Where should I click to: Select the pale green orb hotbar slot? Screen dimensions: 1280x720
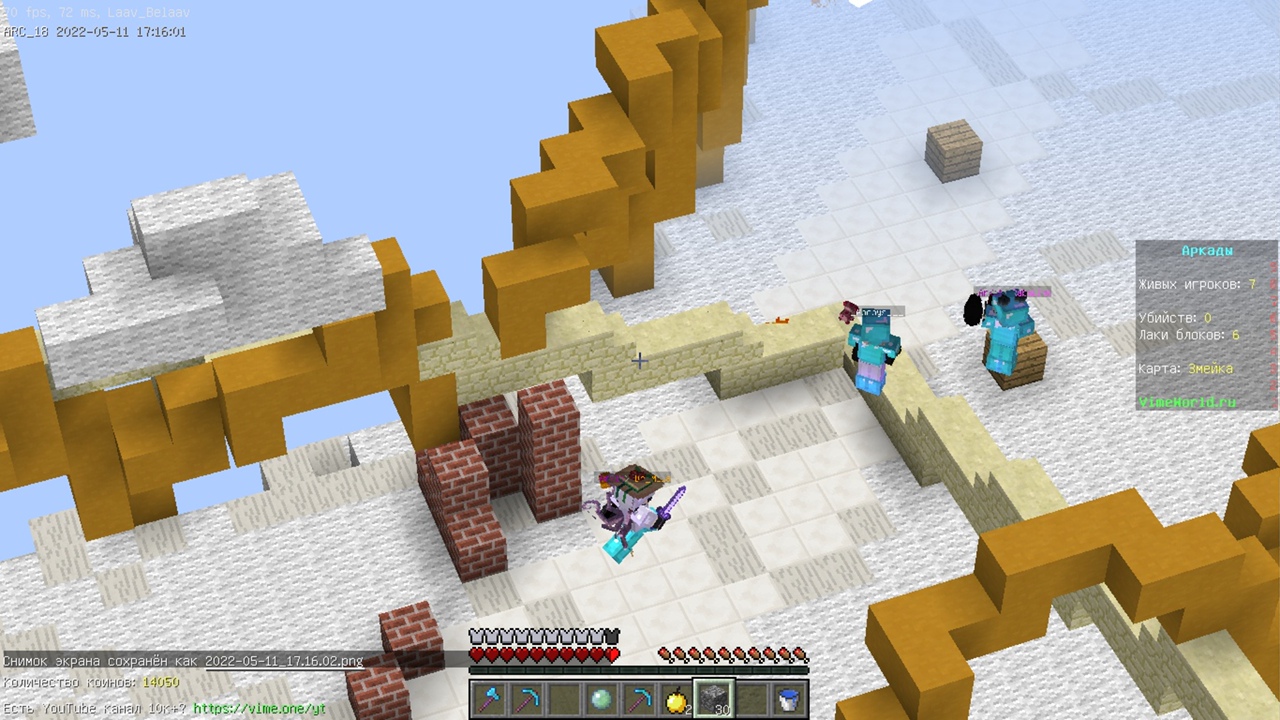601,698
